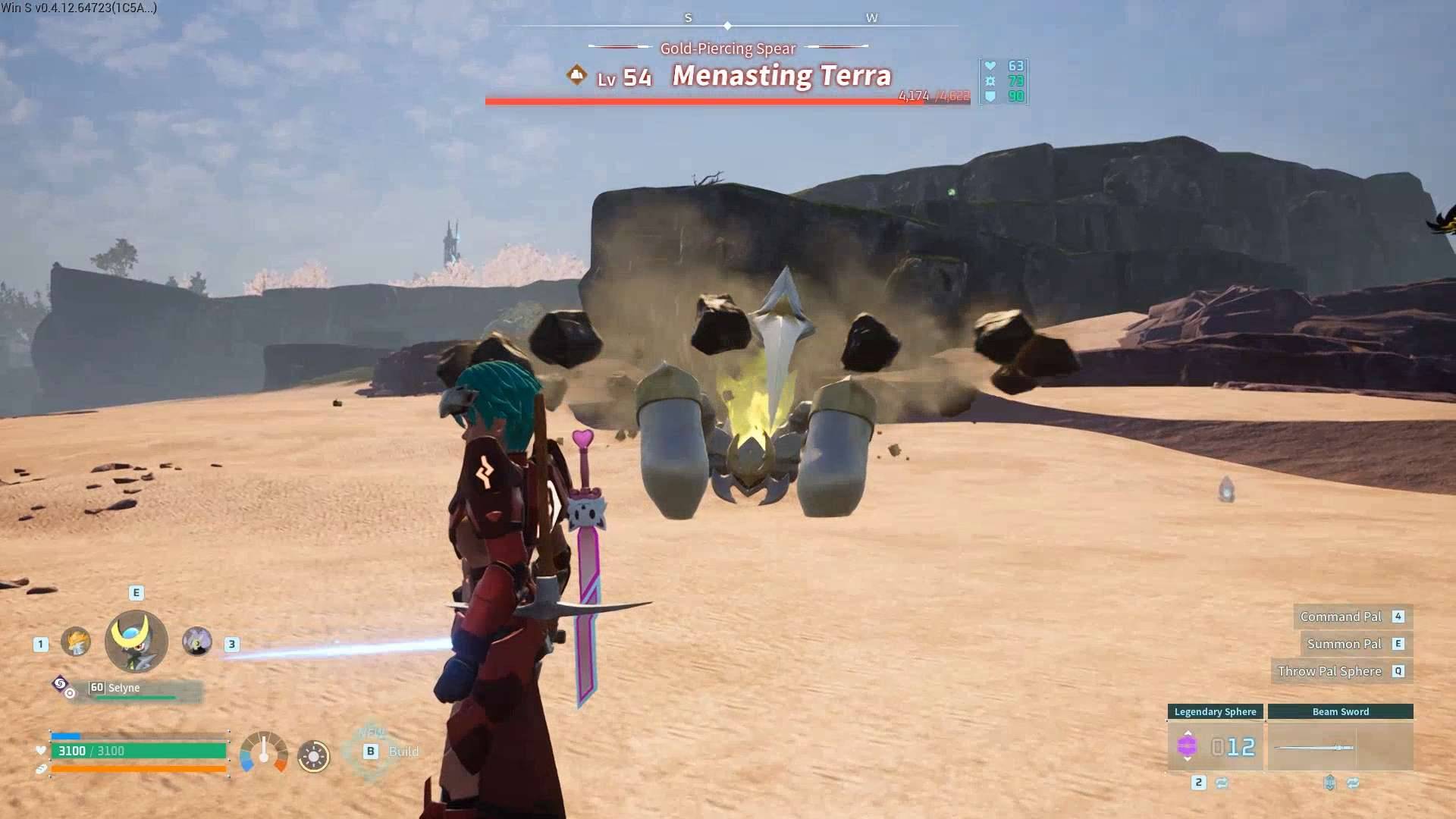Image resolution: width=1456 pixels, height=819 pixels.
Task: Choose the grey pal portrait in party
Action: click(197, 642)
